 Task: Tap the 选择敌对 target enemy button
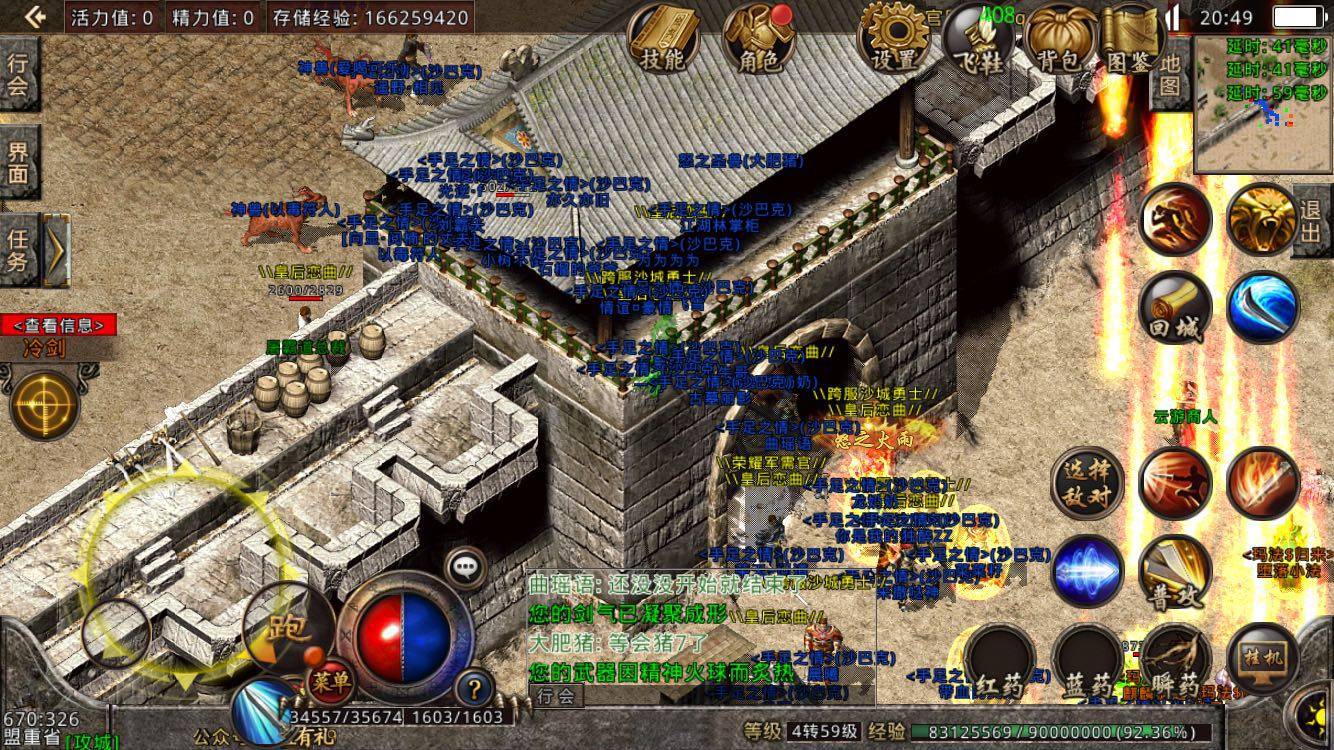click(1087, 483)
